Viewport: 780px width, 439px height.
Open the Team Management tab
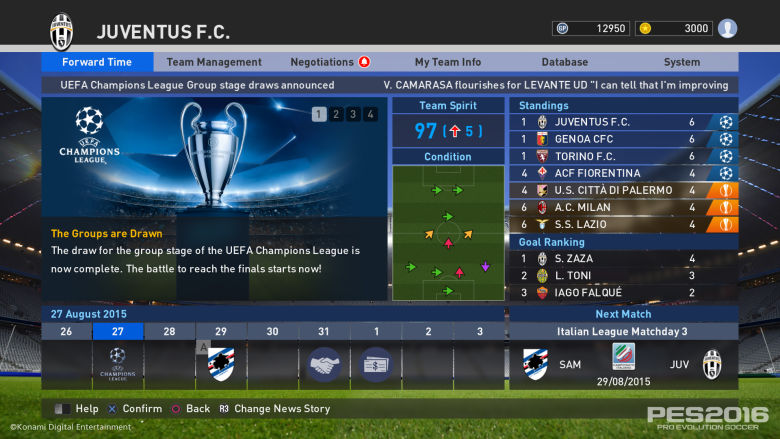[214, 62]
